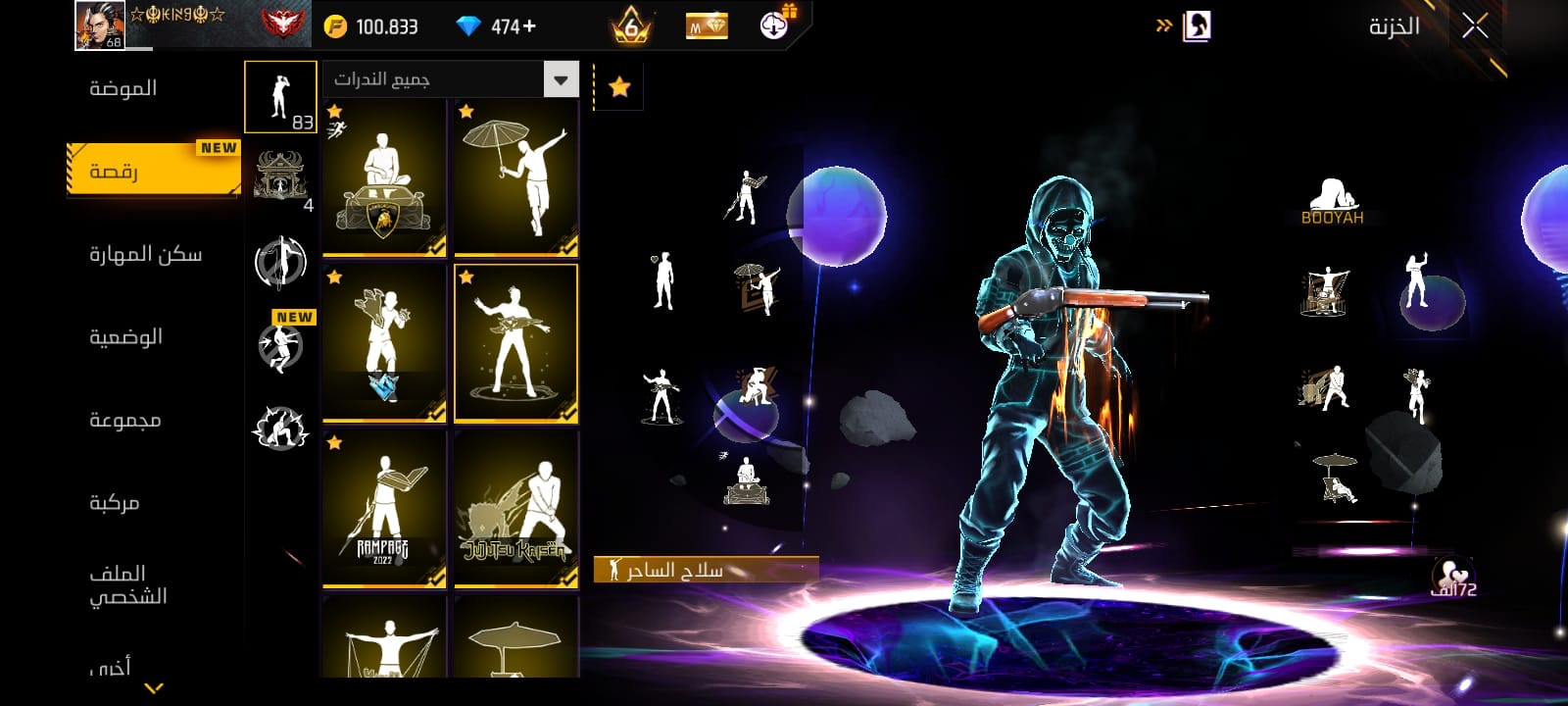The height and width of the screenshot is (706, 1568).
Task: Toggle the star favorites filter
Action: [x=619, y=87]
